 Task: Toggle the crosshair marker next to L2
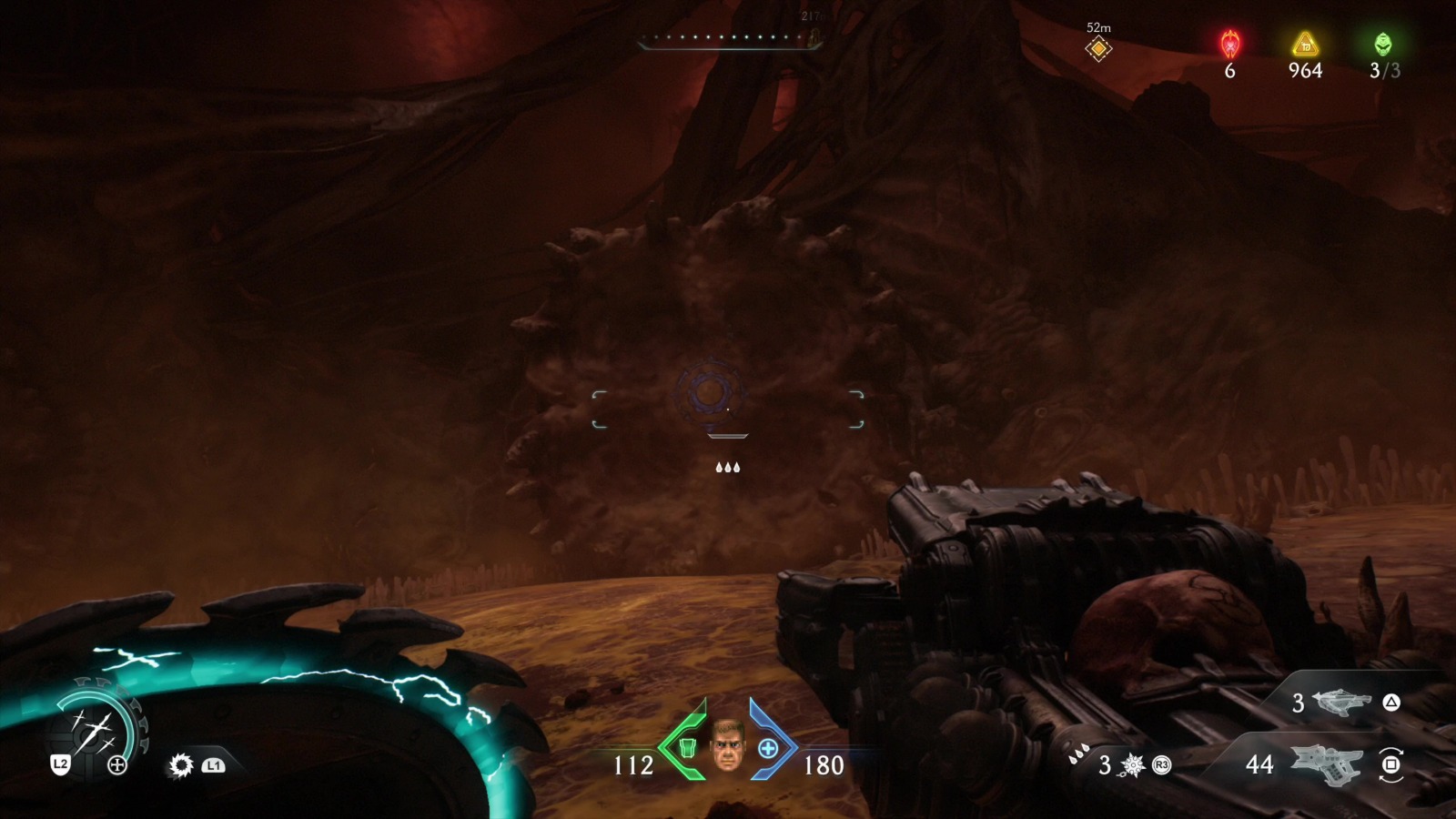pos(116,764)
